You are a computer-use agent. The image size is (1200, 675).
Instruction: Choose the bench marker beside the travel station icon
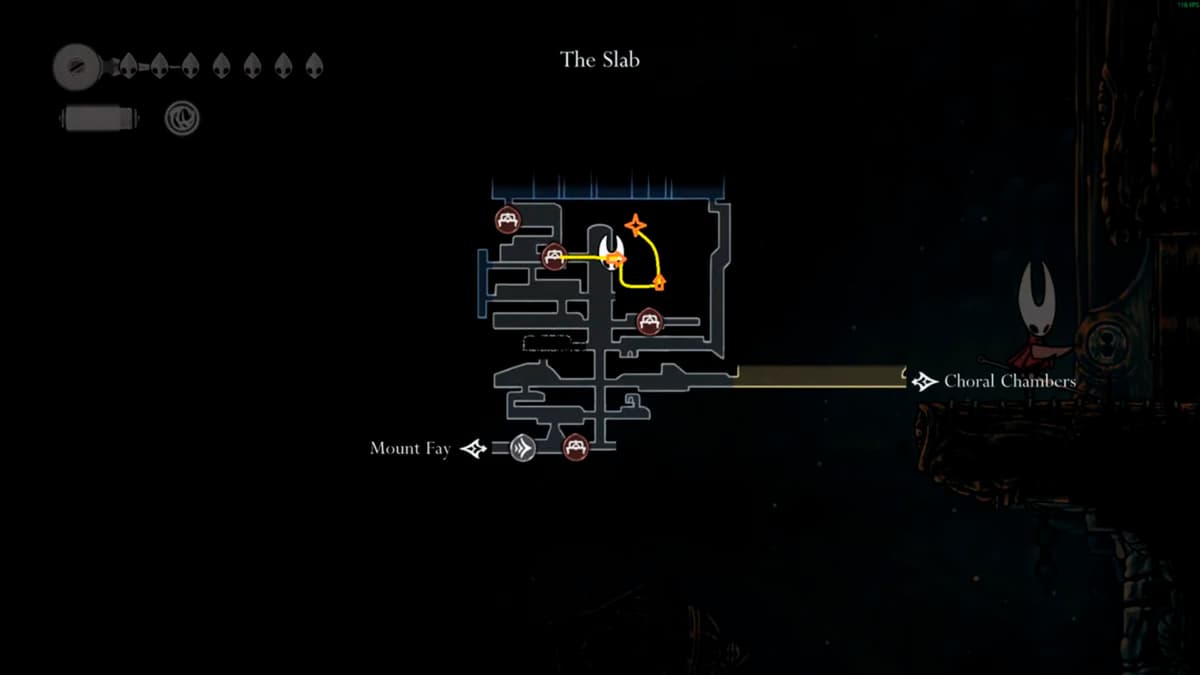point(575,447)
